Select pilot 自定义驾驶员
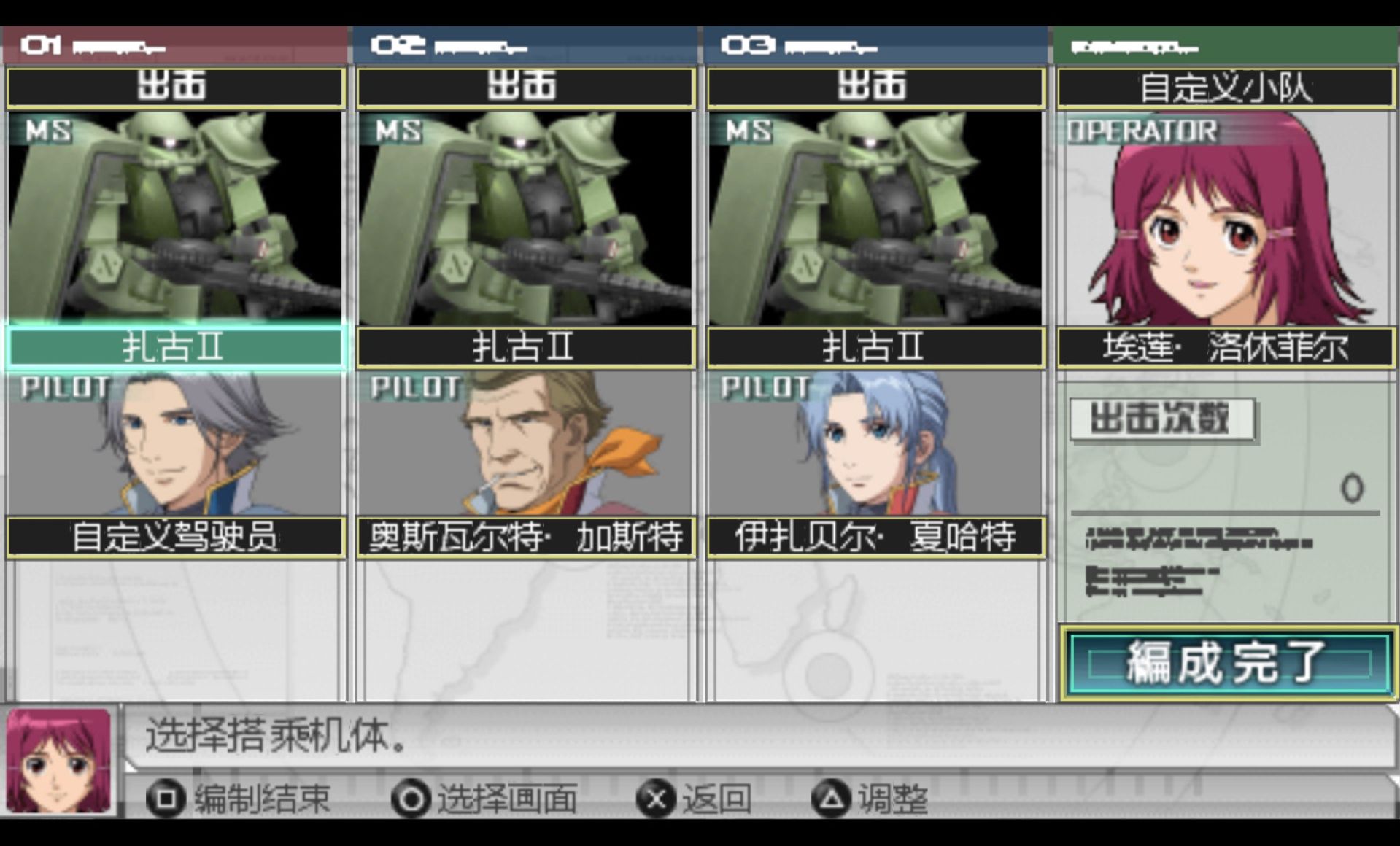 175,538
